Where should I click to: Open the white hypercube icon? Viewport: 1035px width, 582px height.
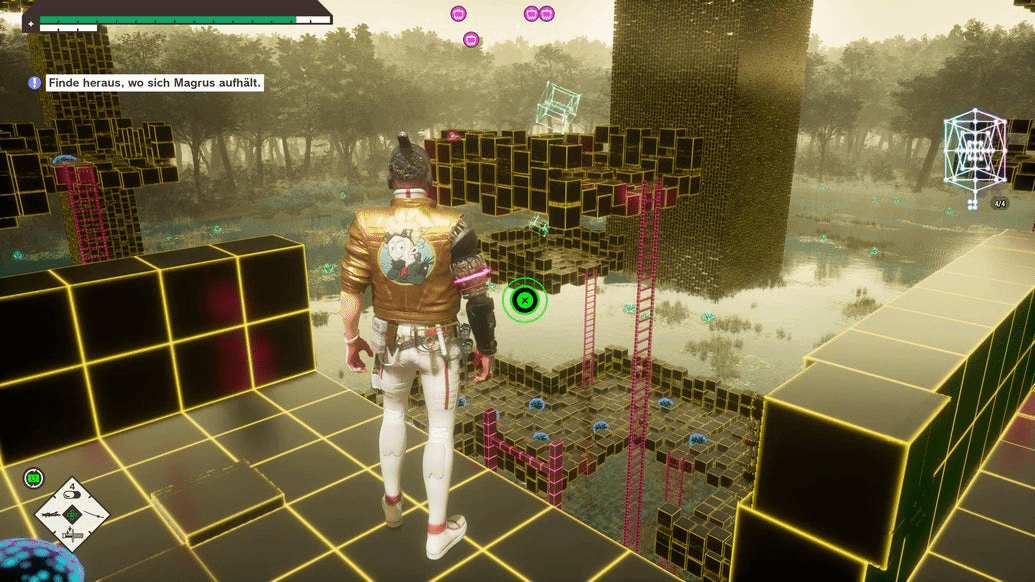973,149
